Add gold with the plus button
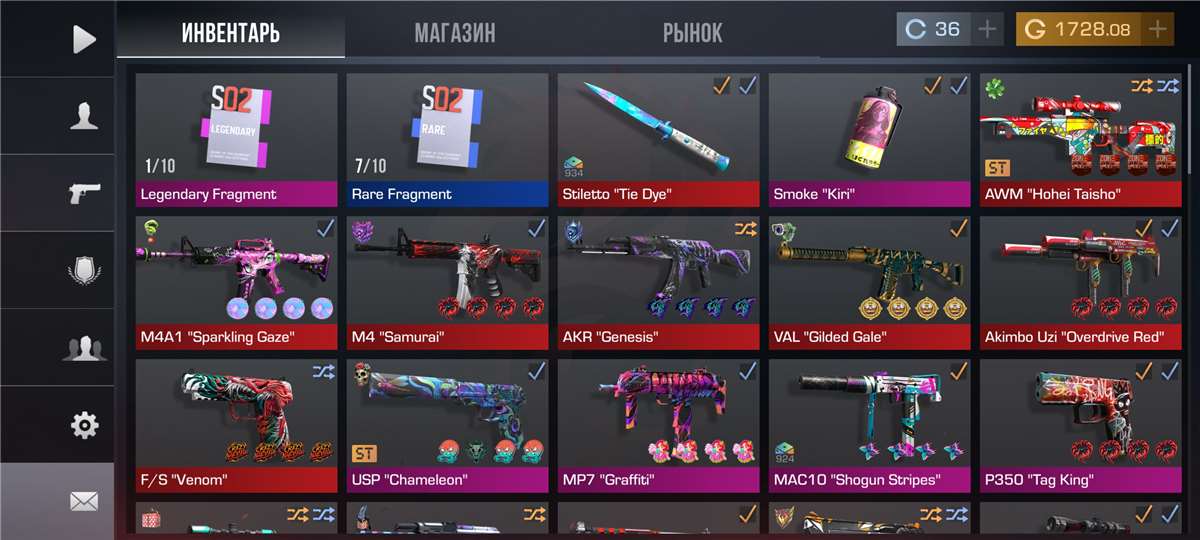This screenshot has height=540, width=1200. coord(1157,29)
